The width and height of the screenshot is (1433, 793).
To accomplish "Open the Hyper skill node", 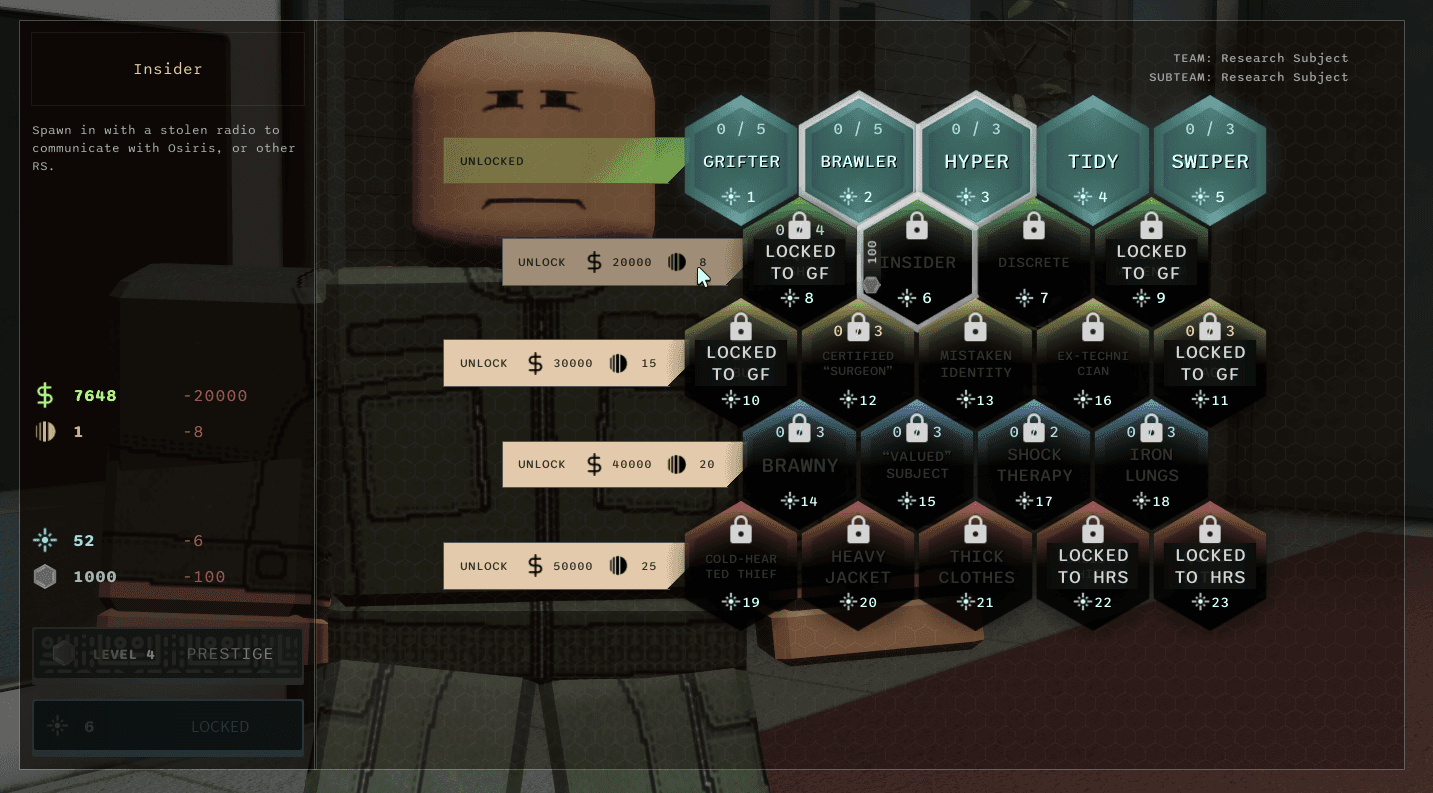I will 976,160.
